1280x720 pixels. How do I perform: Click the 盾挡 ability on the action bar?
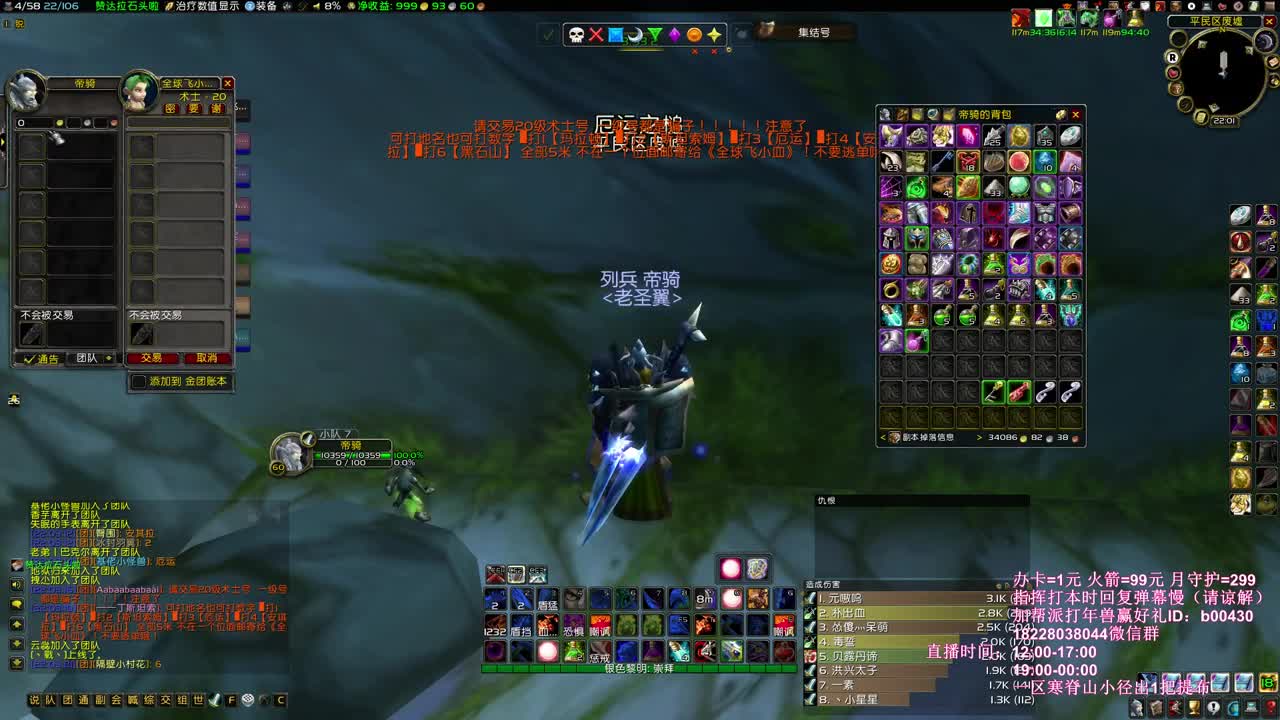point(521,625)
